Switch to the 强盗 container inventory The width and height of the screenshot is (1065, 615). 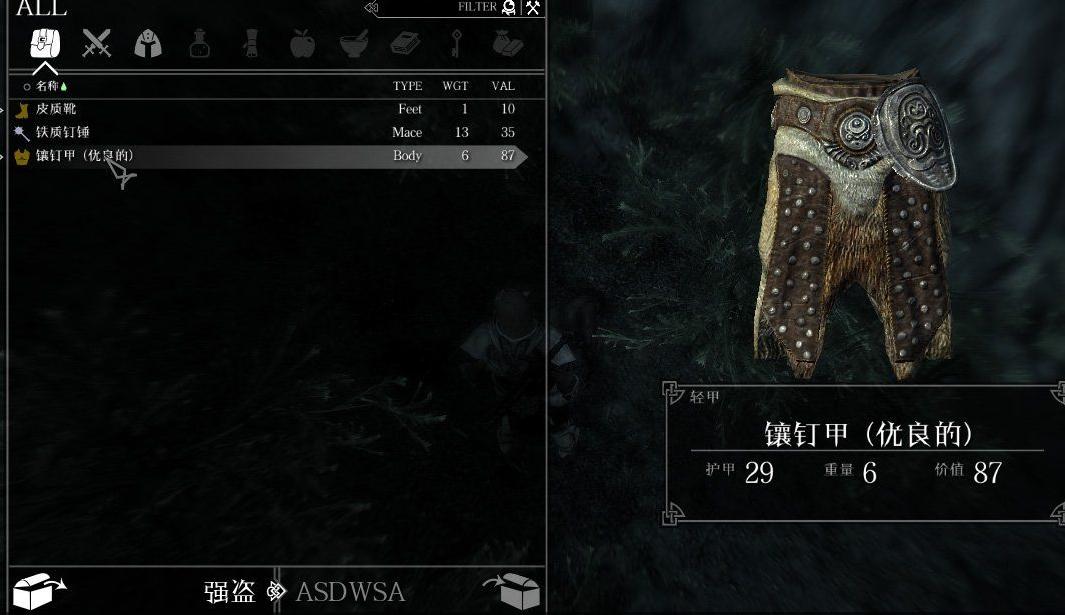coord(230,591)
